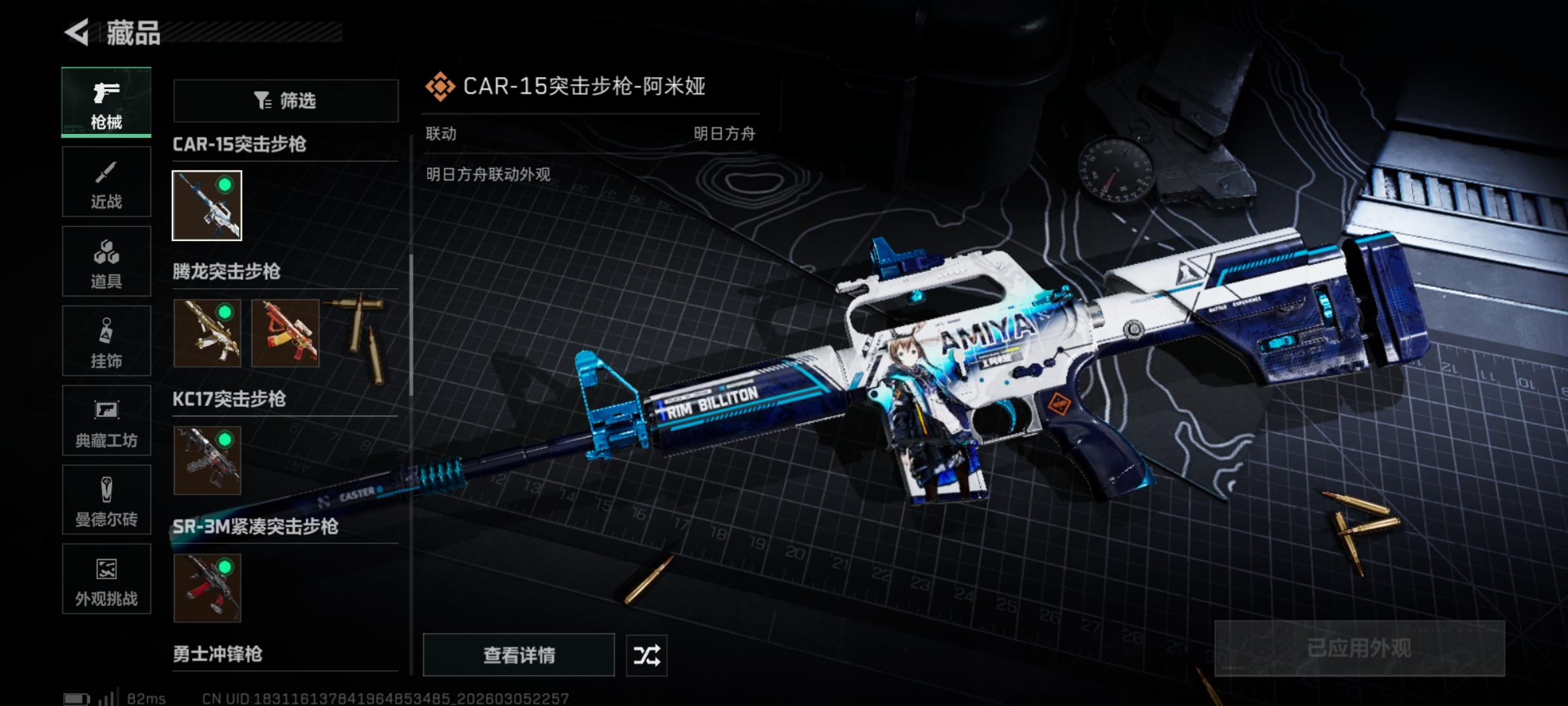Go back from the 藏品 screen
Screen dimensions: 1568x706
pyautogui.click(x=77, y=33)
